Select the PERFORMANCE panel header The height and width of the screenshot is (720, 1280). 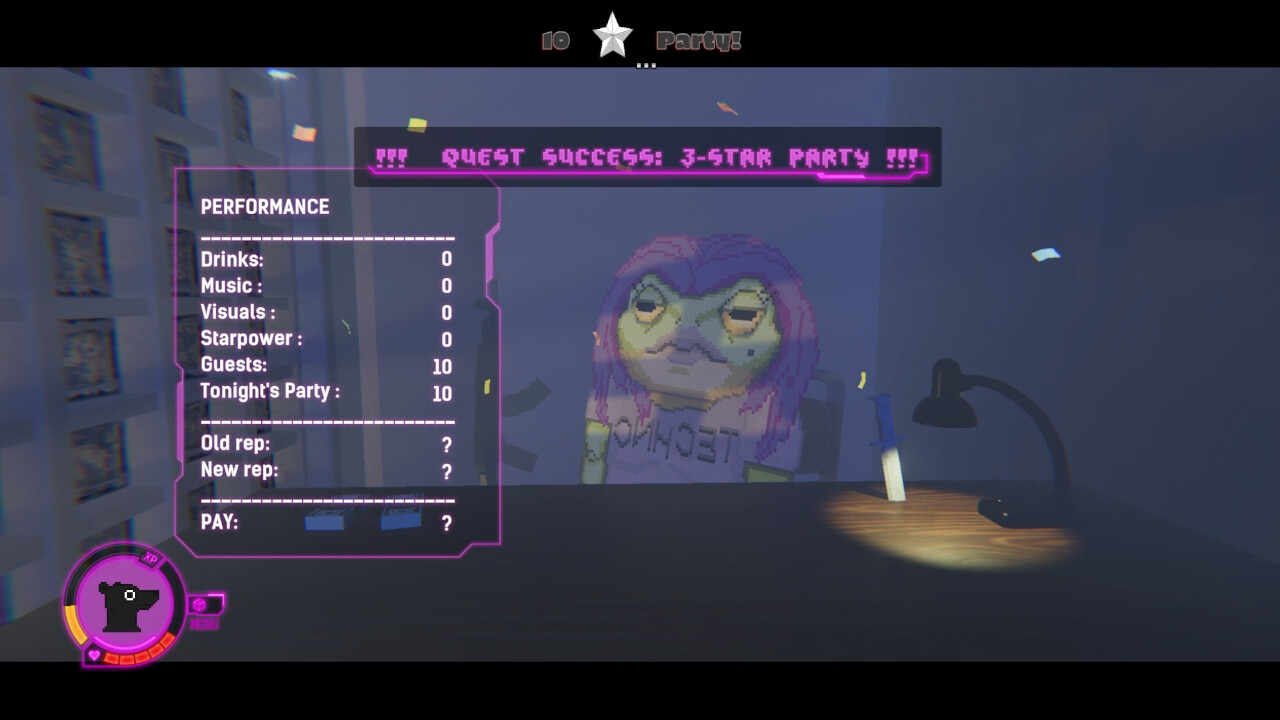coord(263,207)
